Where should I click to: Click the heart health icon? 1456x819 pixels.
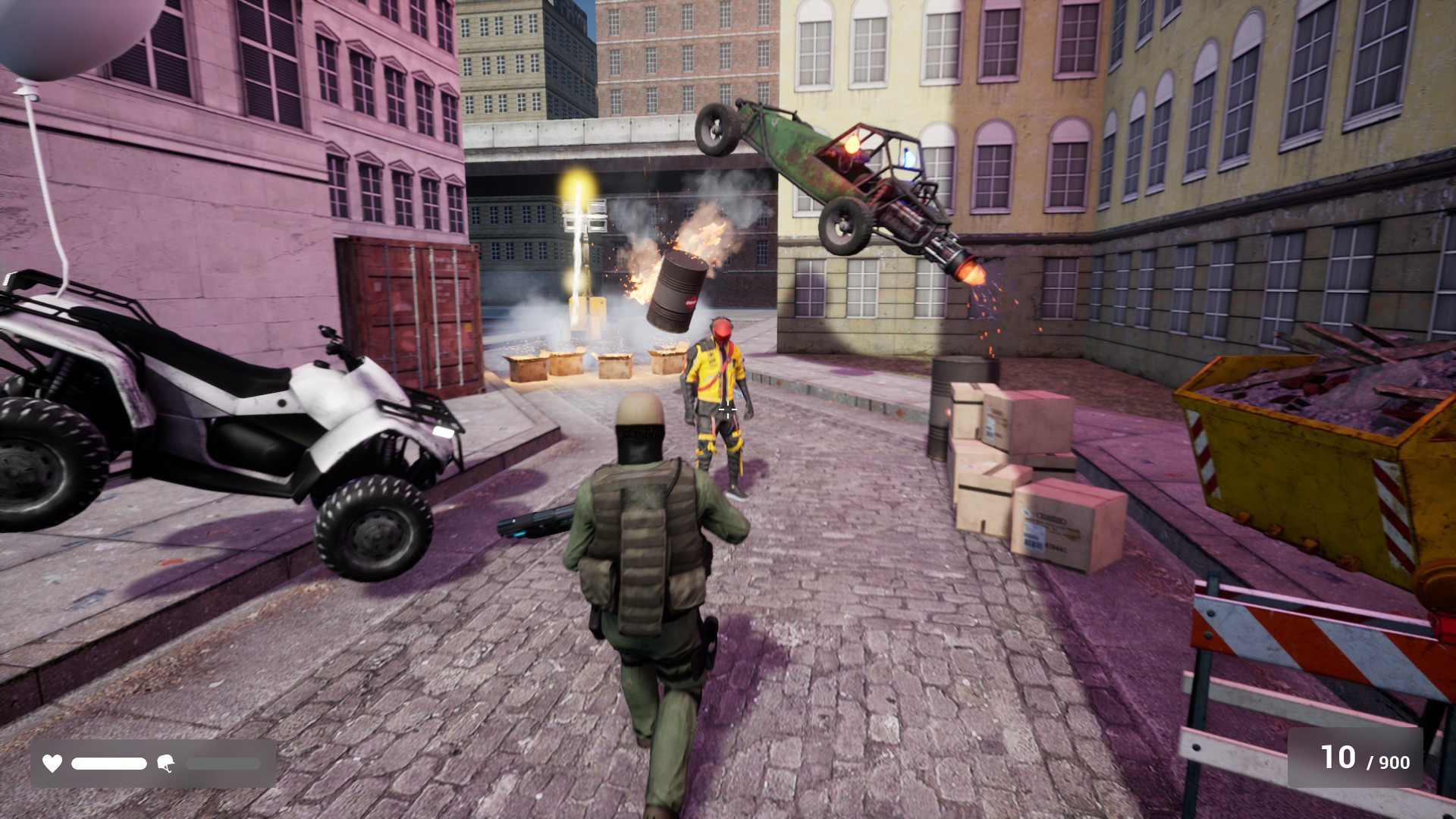[x=52, y=764]
